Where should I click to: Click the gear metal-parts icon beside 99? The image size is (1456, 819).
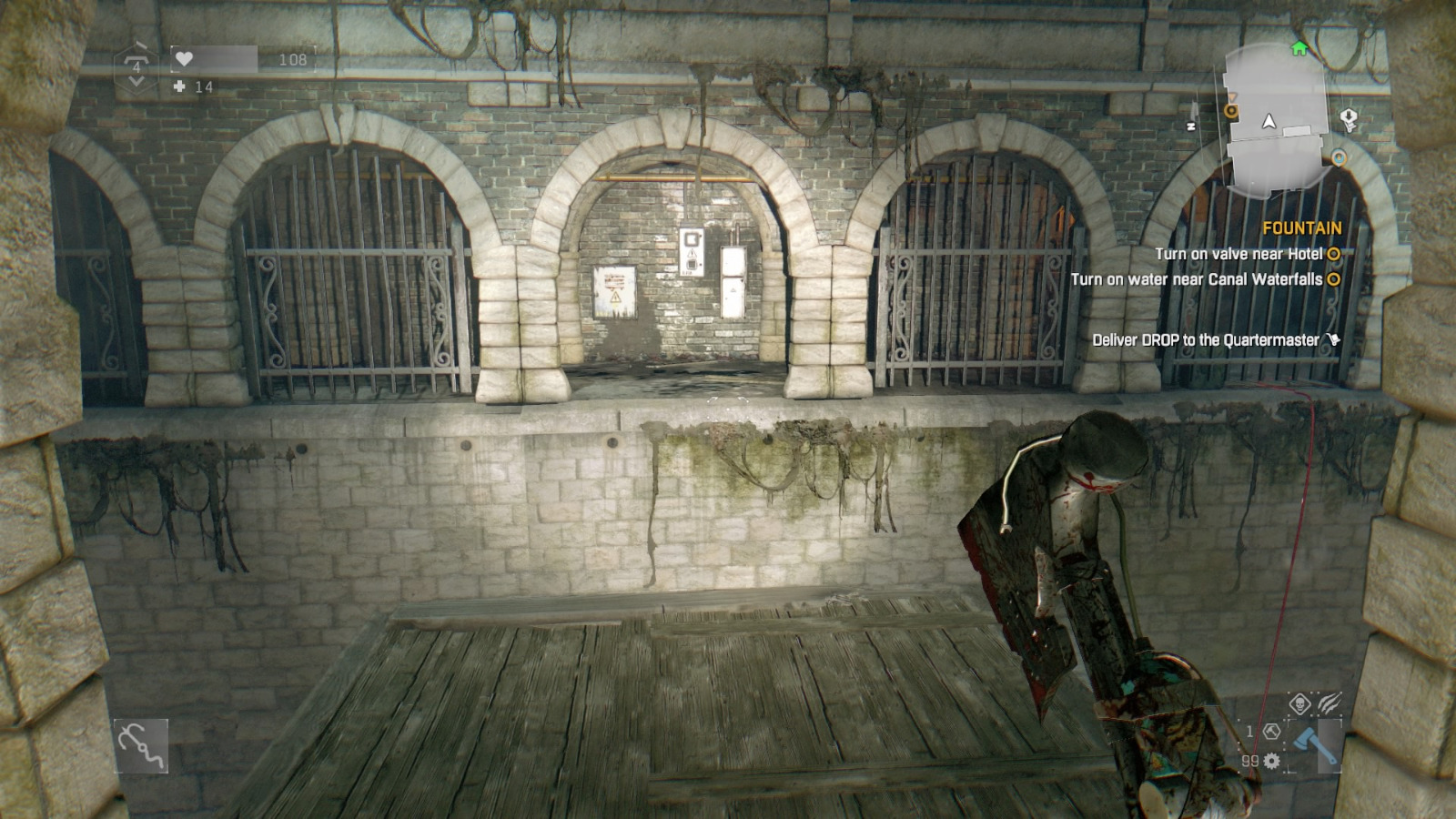[1272, 762]
